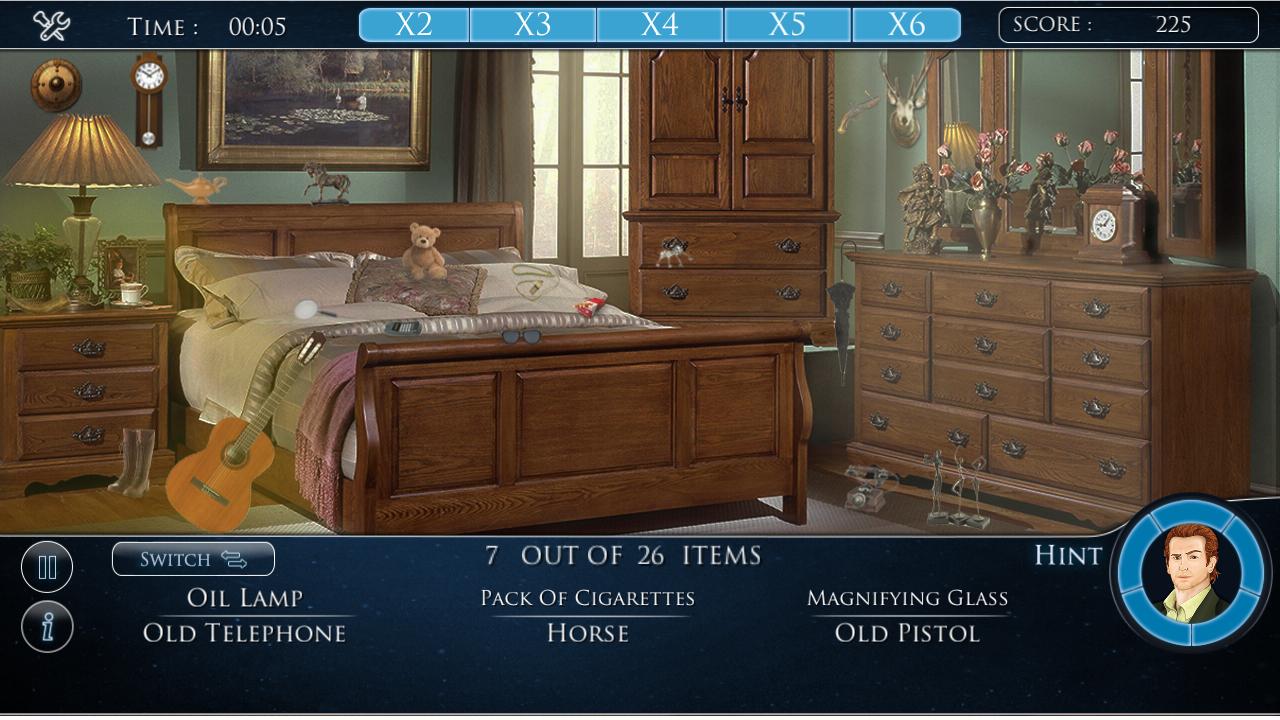The width and height of the screenshot is (1280, 720).
Task: Click 'Horse' in the item list
Action: point(588,633)
